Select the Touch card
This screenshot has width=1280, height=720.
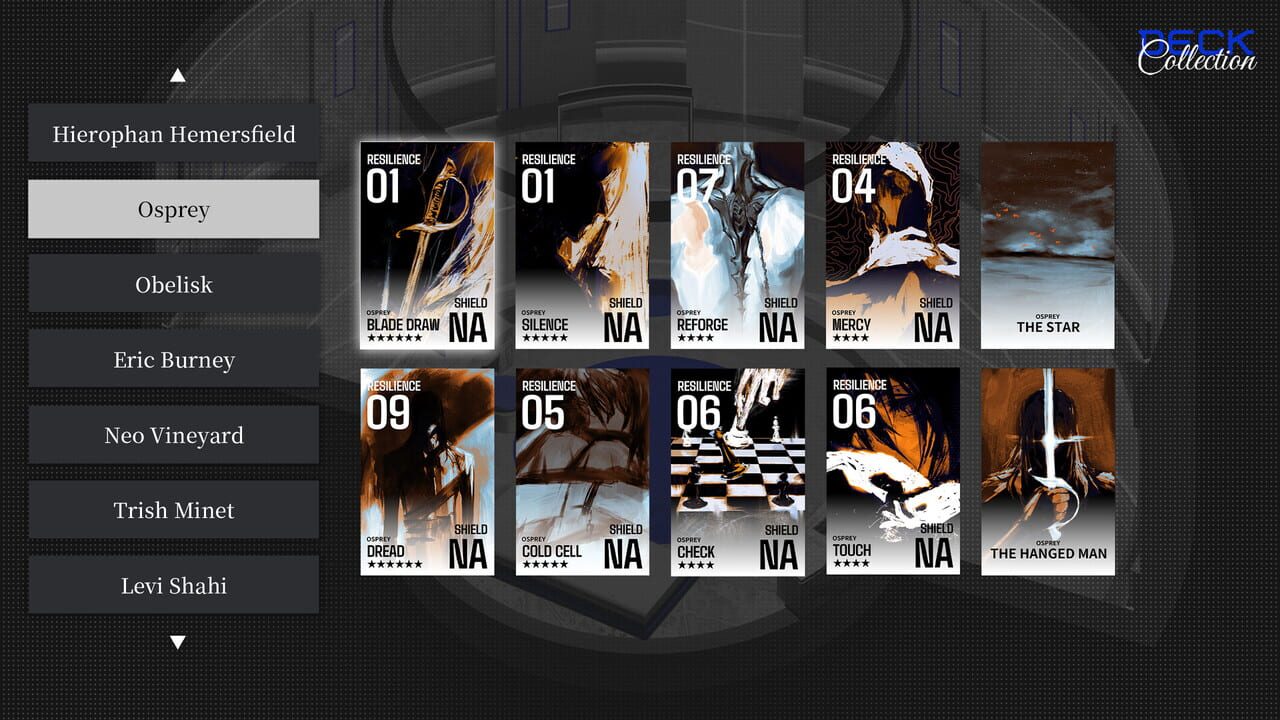pyautogui.click(x=891, y=470)
